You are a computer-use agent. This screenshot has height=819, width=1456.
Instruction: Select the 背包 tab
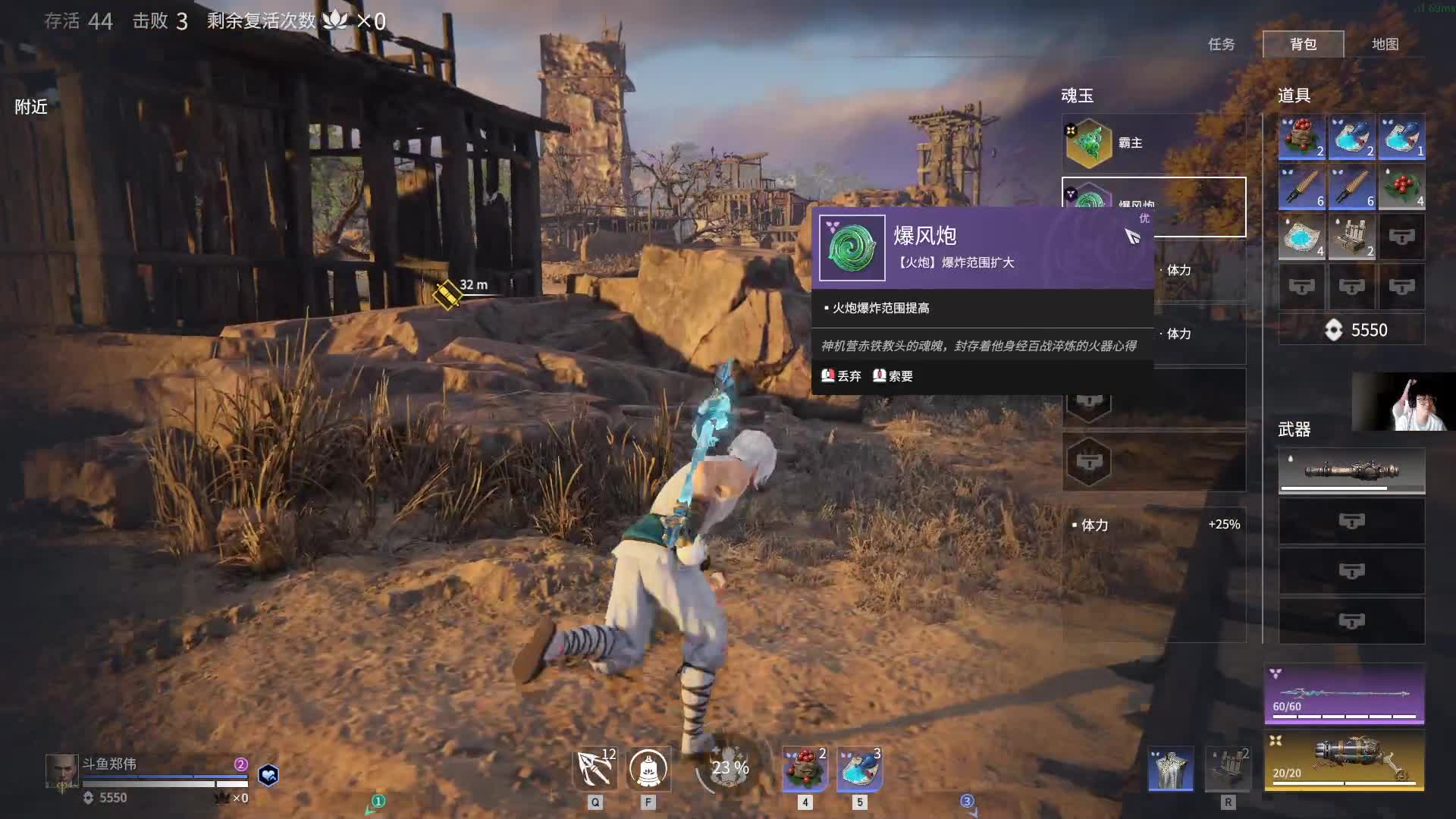[1303, 44]
